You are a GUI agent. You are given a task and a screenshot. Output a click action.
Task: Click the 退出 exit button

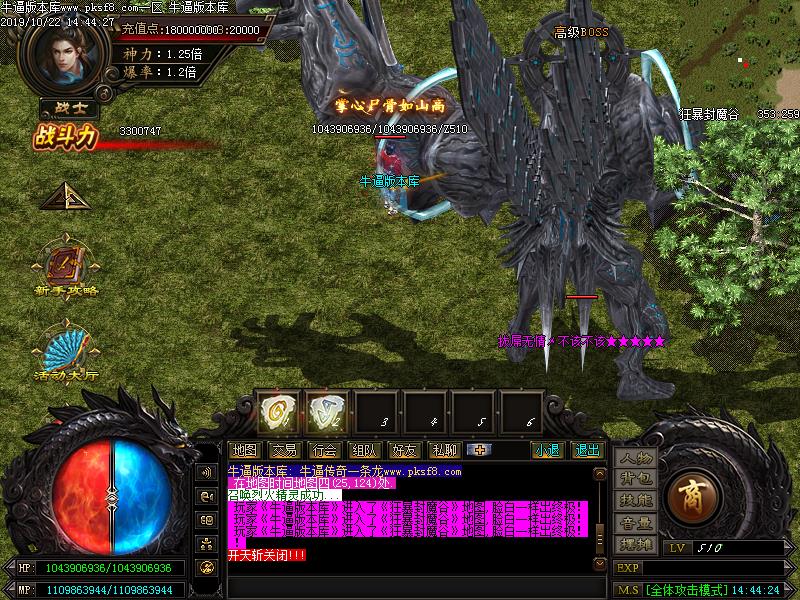pyautogui.click(x=587, y=450)
